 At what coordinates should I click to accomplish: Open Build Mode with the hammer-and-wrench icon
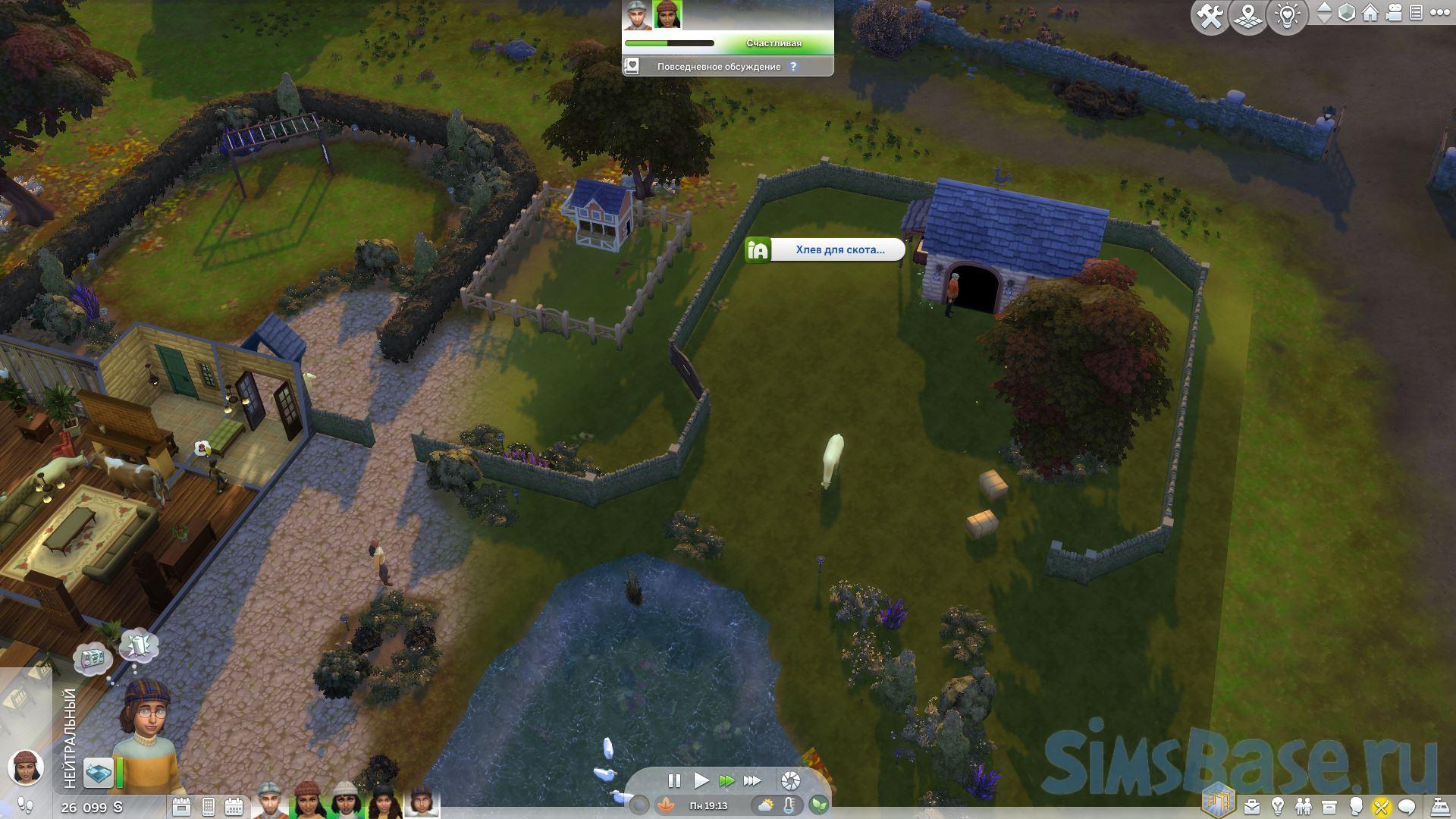(1210, 17)
